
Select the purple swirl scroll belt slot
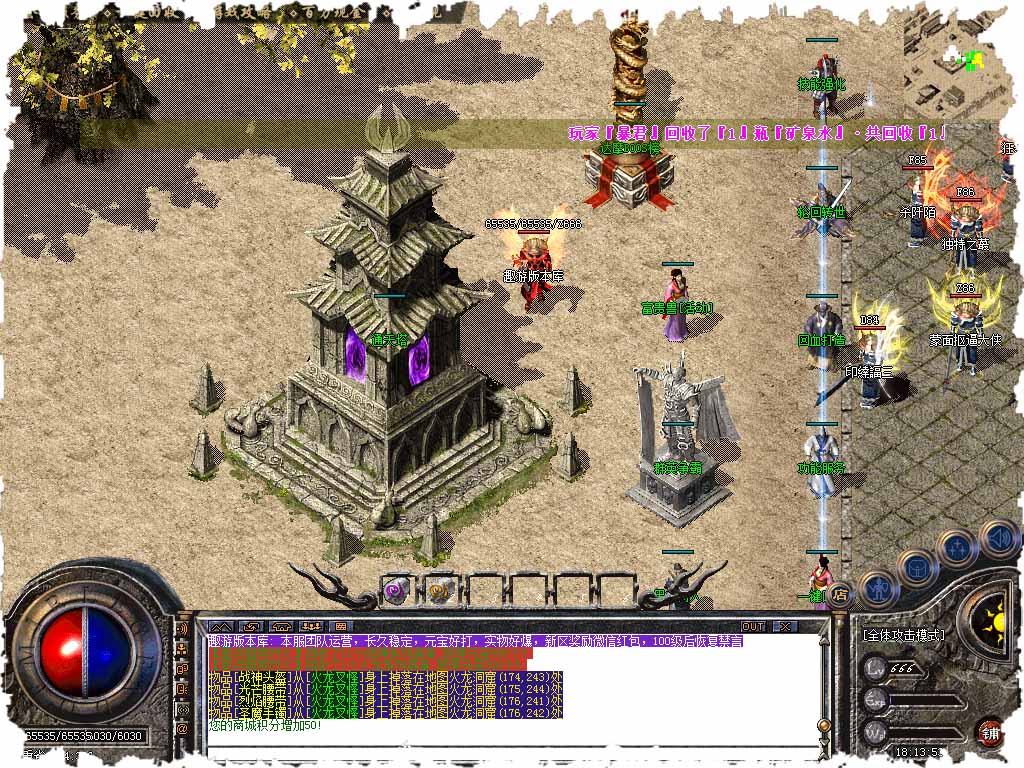click(x=398, y=590)
